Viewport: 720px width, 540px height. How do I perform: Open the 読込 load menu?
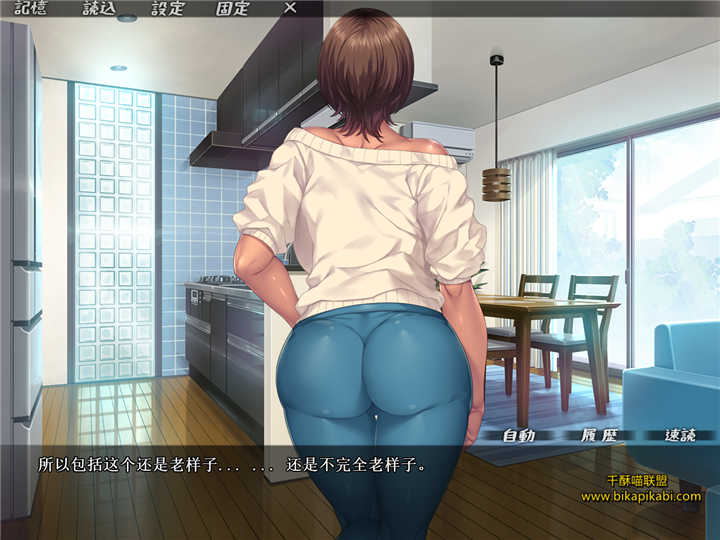pos(99,7)
